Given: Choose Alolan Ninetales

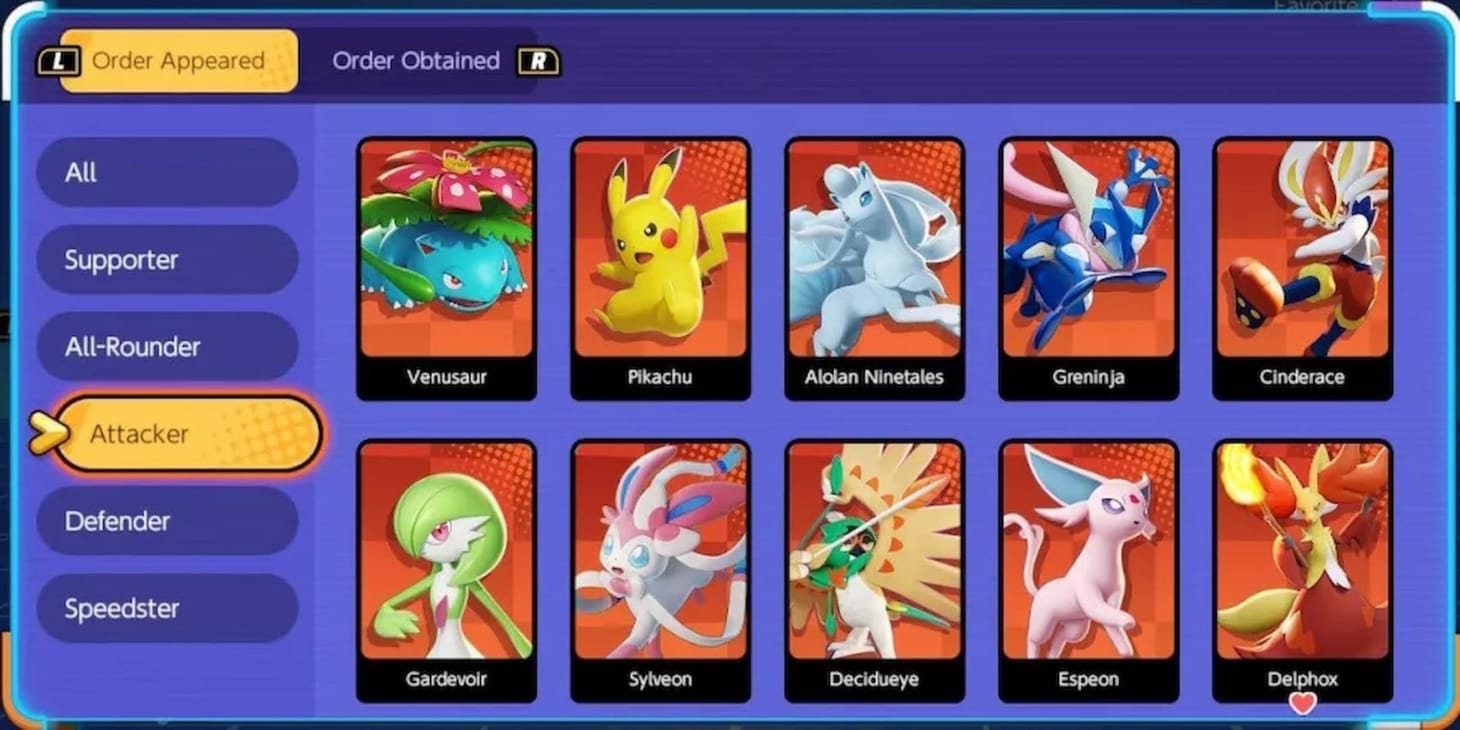Looking at the screenshot, I should pos(875,260).
